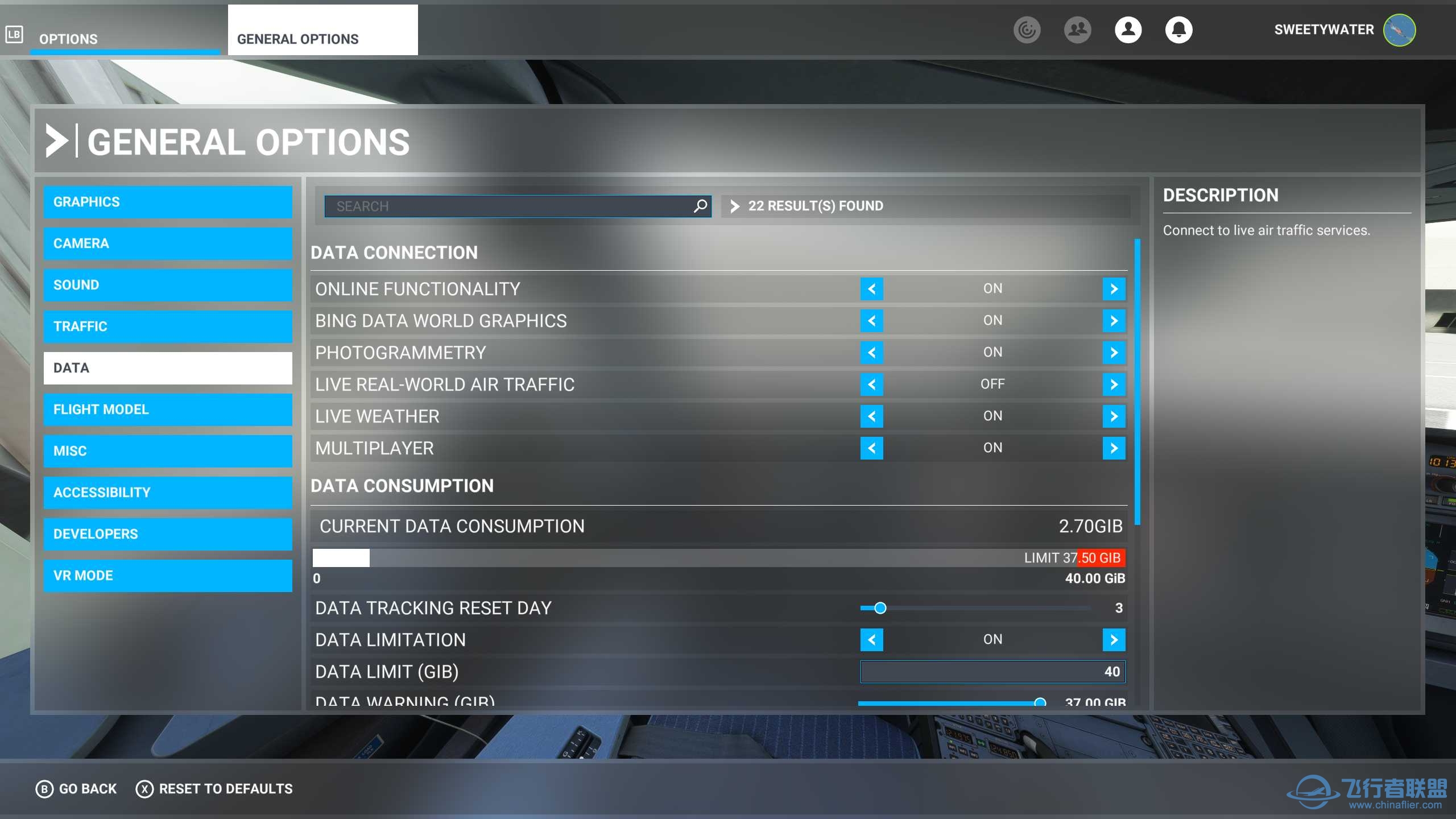
Task: Change Photogrammetry setting using right arrow
Action: pos(1114,353)
